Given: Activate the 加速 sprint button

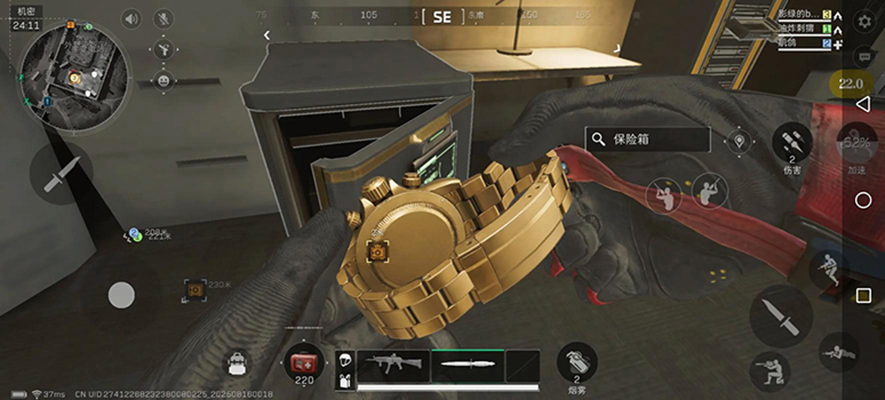Looking at the screenshot, I should (x=856, y=147).
